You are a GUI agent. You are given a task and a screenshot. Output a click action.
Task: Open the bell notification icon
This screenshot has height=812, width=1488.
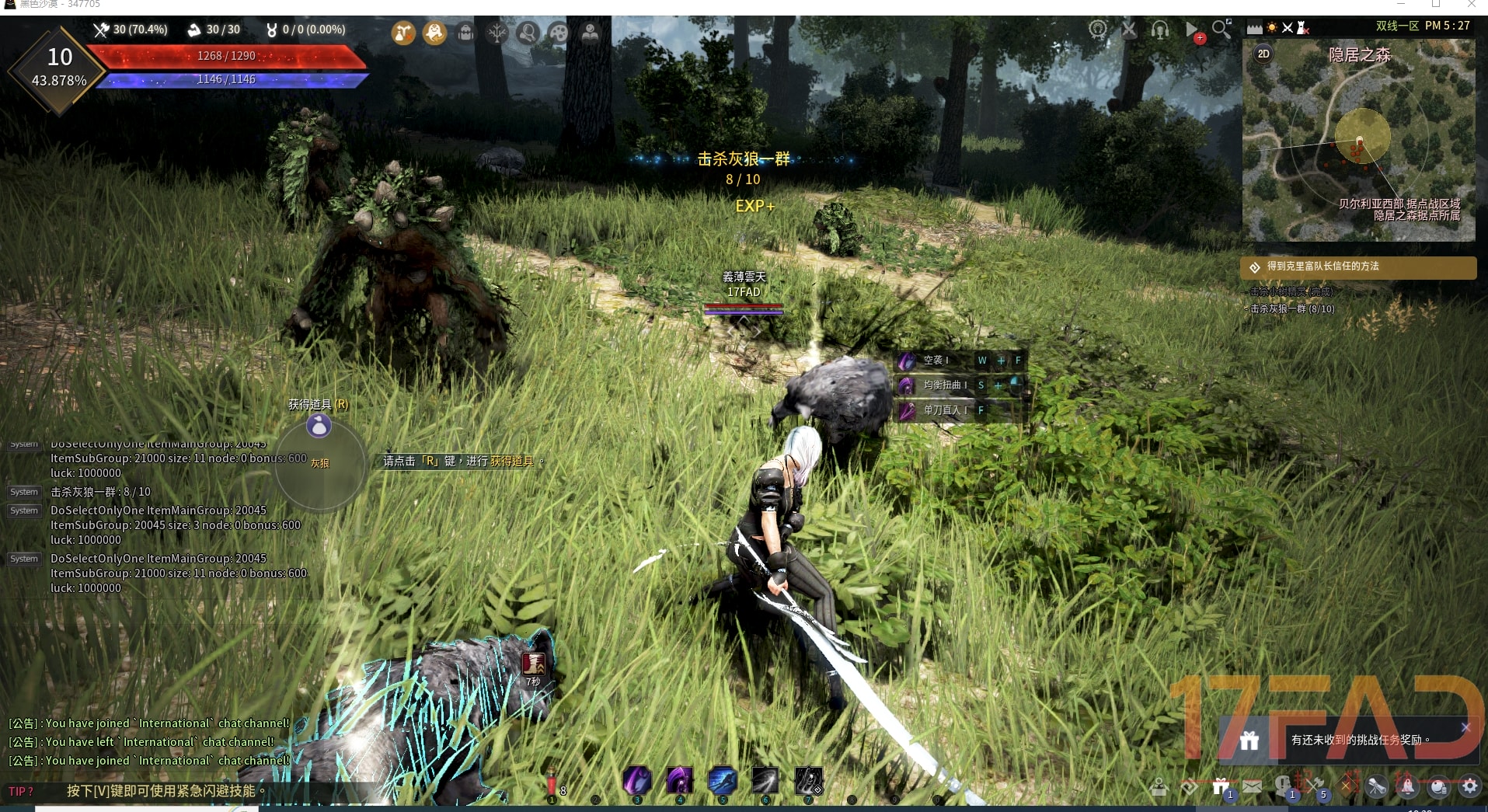[1407, 786]
